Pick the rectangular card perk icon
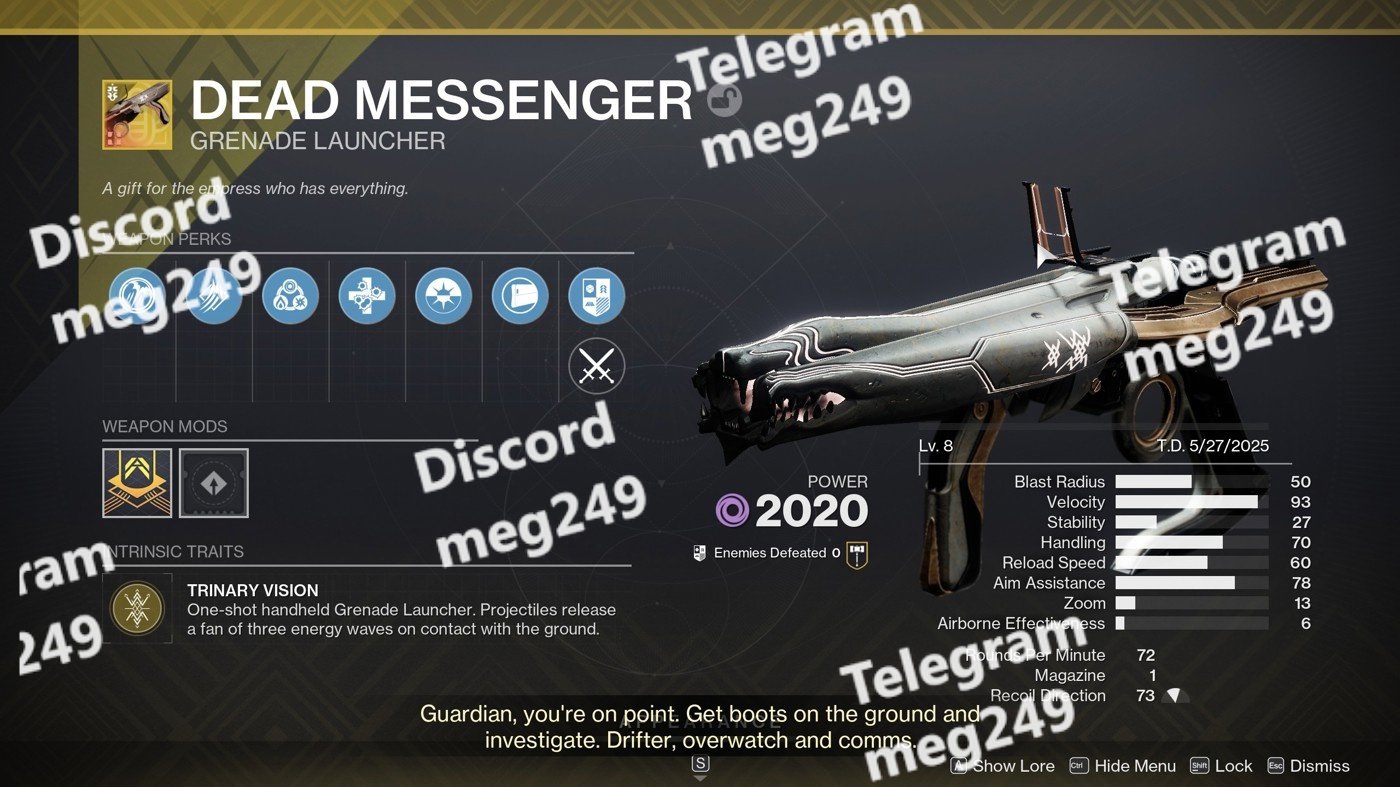Screen dimensions: 1400x787 (520, 296)
